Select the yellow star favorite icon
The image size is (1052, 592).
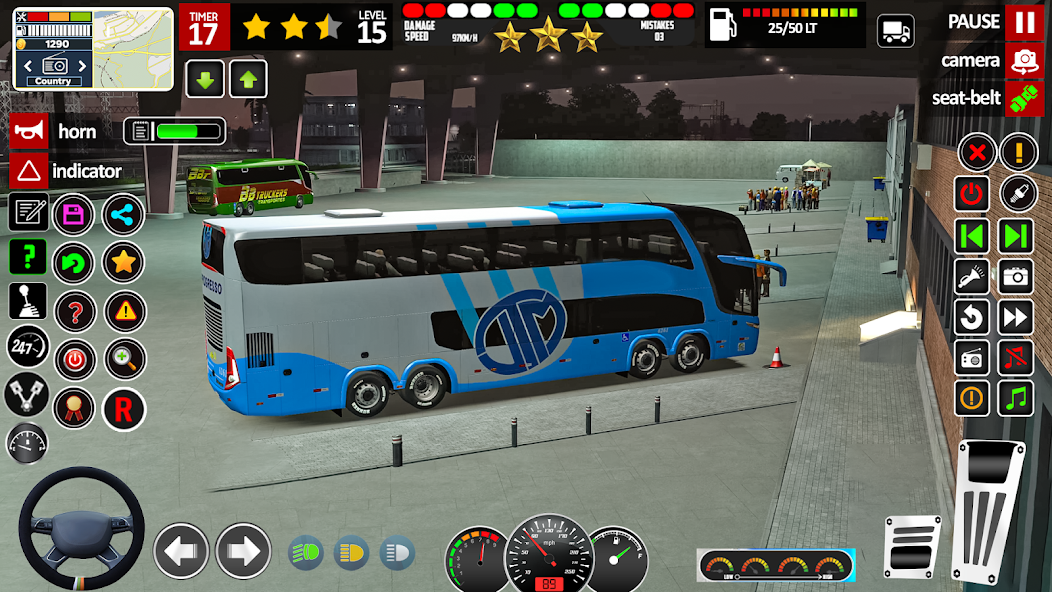123,262
